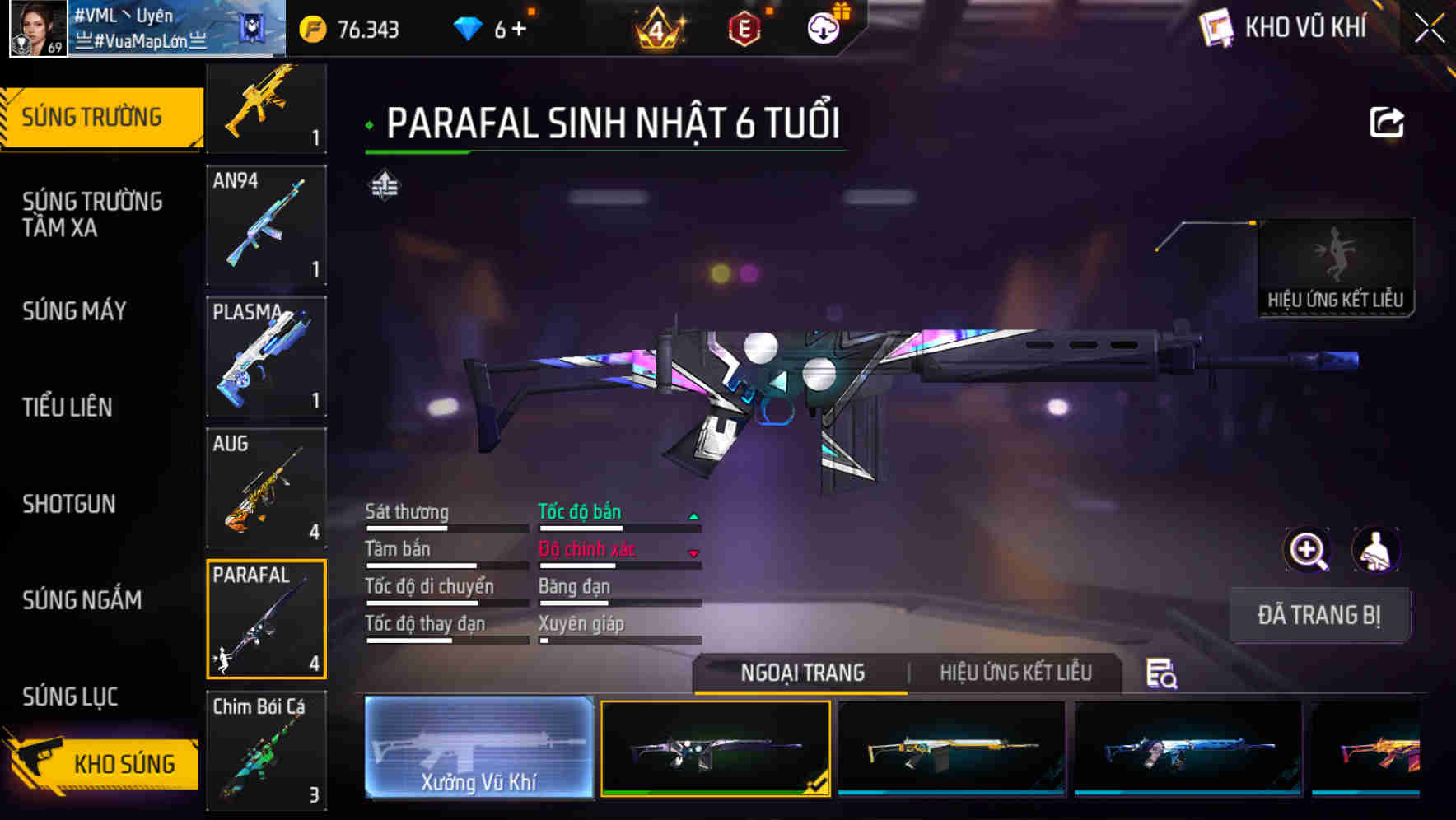
Task: Click the #VML Uyên player avatar
Action: pyautogui.click(x=39, y=27)
